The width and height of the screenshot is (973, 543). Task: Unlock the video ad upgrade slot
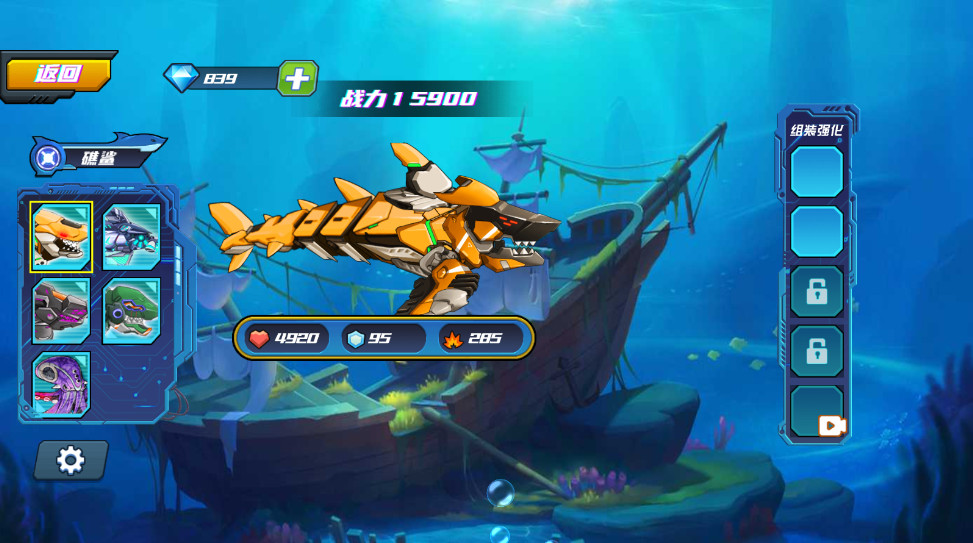(x=817, y=413)
